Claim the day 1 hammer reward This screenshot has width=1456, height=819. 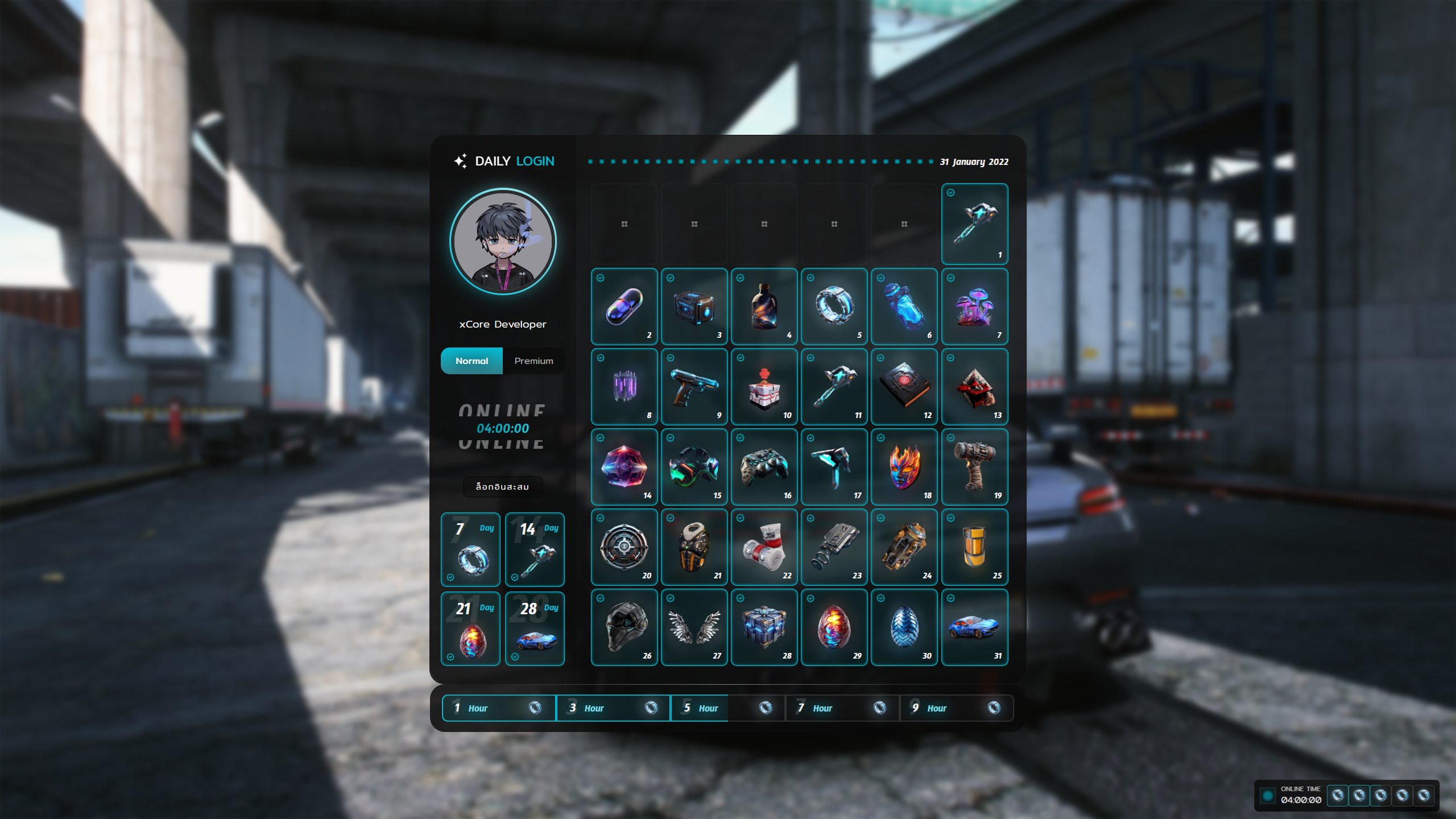point(974,224)
